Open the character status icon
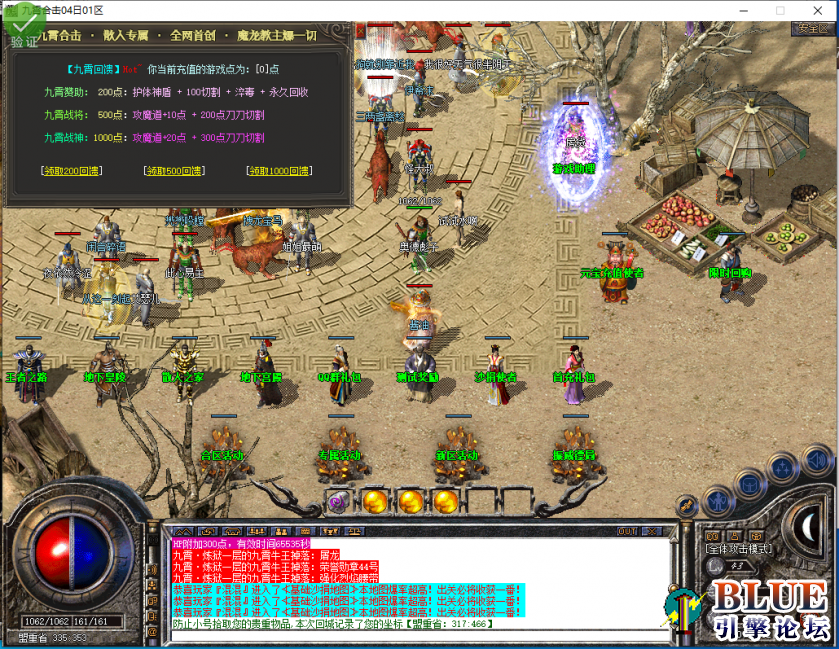 (x=715, y=500)
